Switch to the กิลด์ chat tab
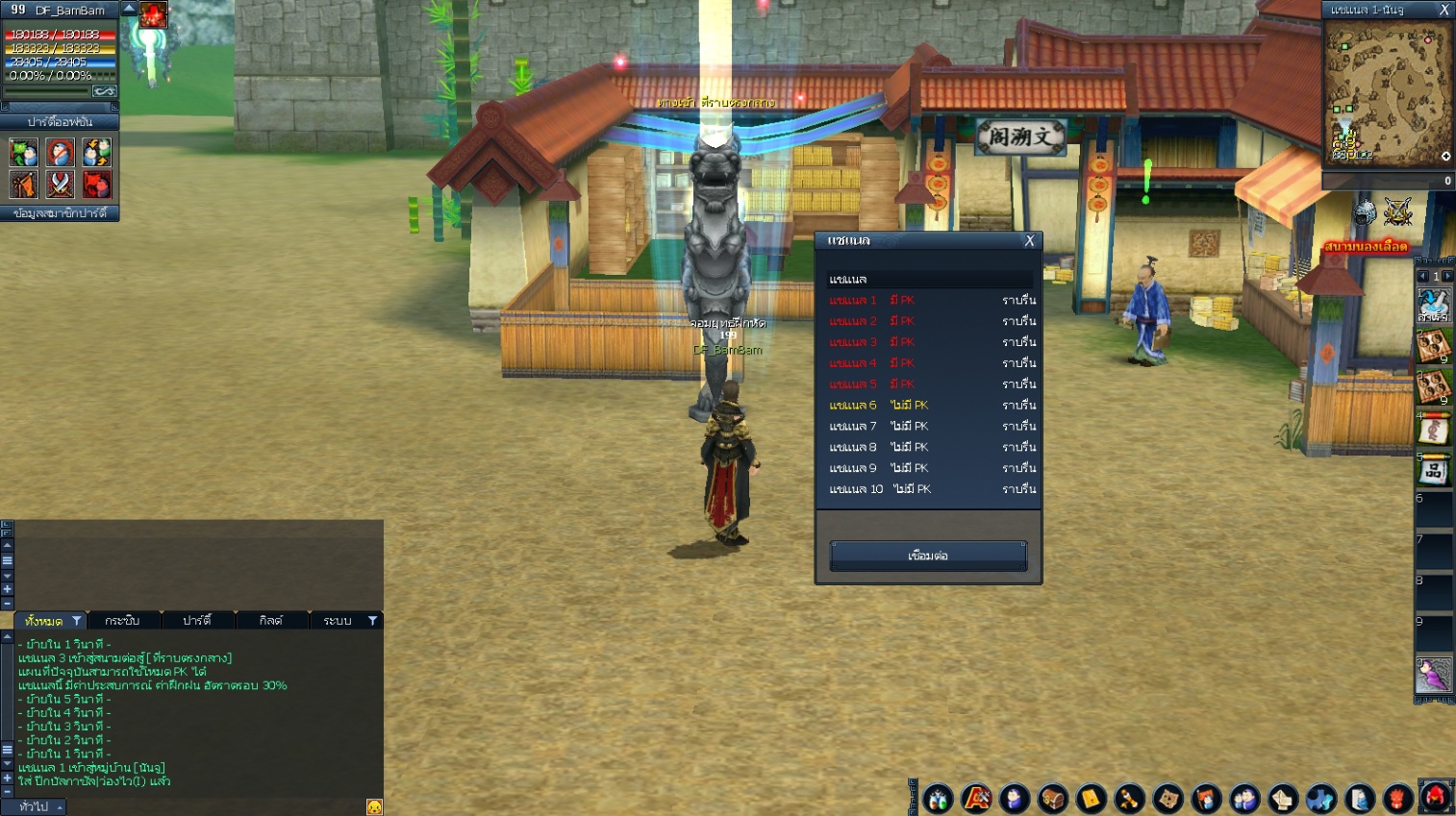The height and width of the screenshot is (816, 1456). (271, 621)
